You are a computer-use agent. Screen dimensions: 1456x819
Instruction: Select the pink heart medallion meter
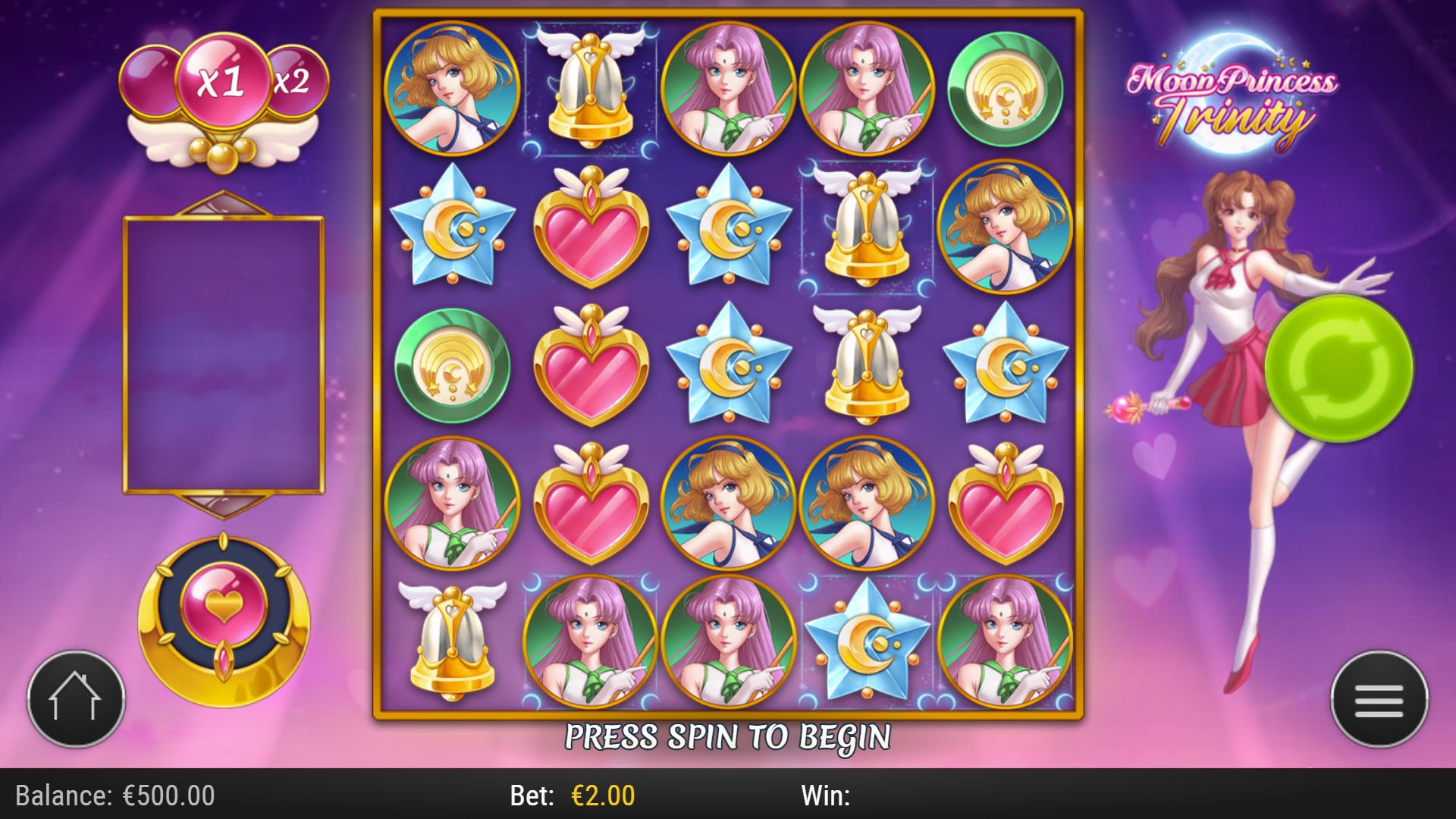tap(222, 616)
